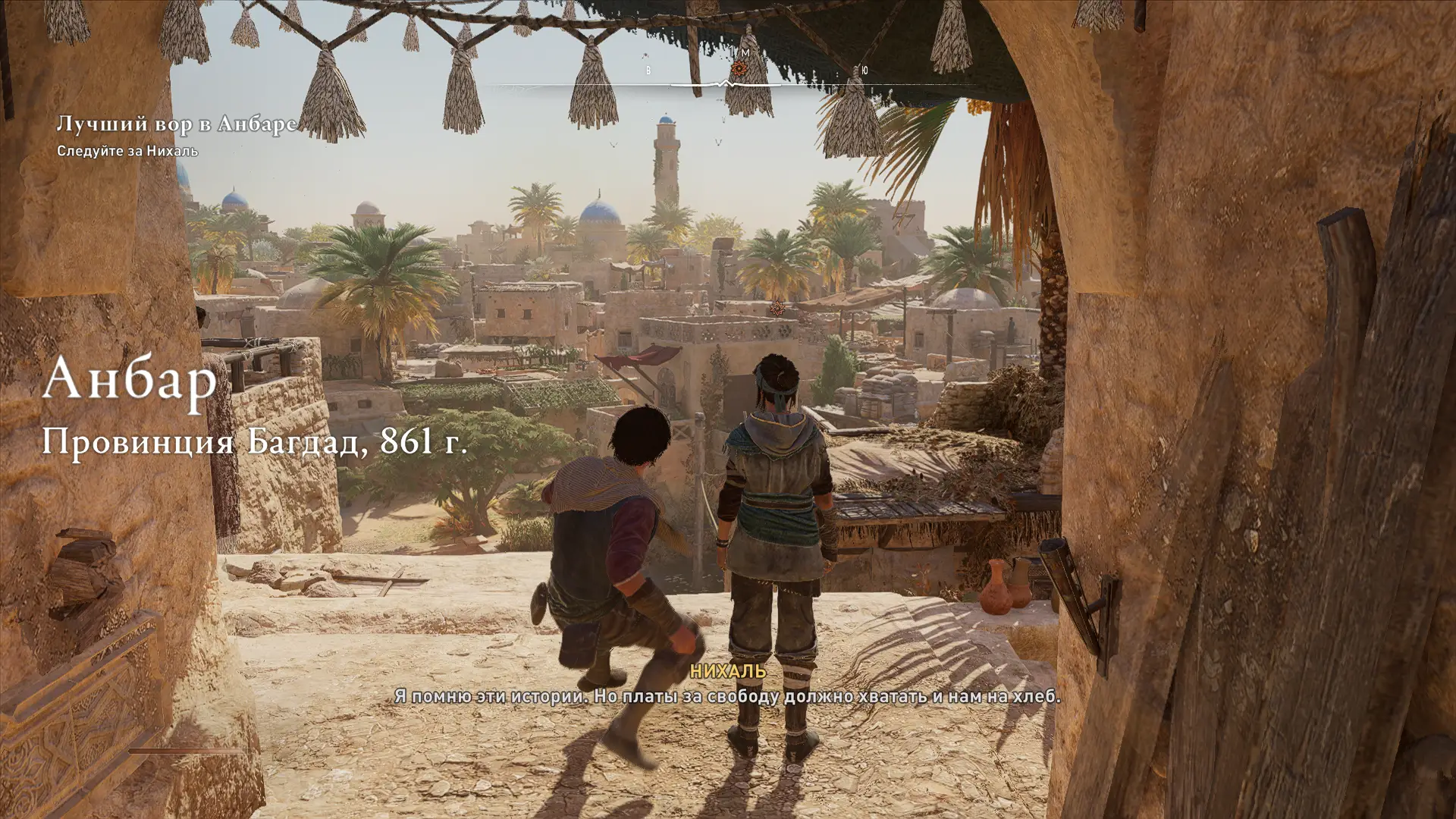Select the orange objective marker over the rooftops

pos(777,307)
